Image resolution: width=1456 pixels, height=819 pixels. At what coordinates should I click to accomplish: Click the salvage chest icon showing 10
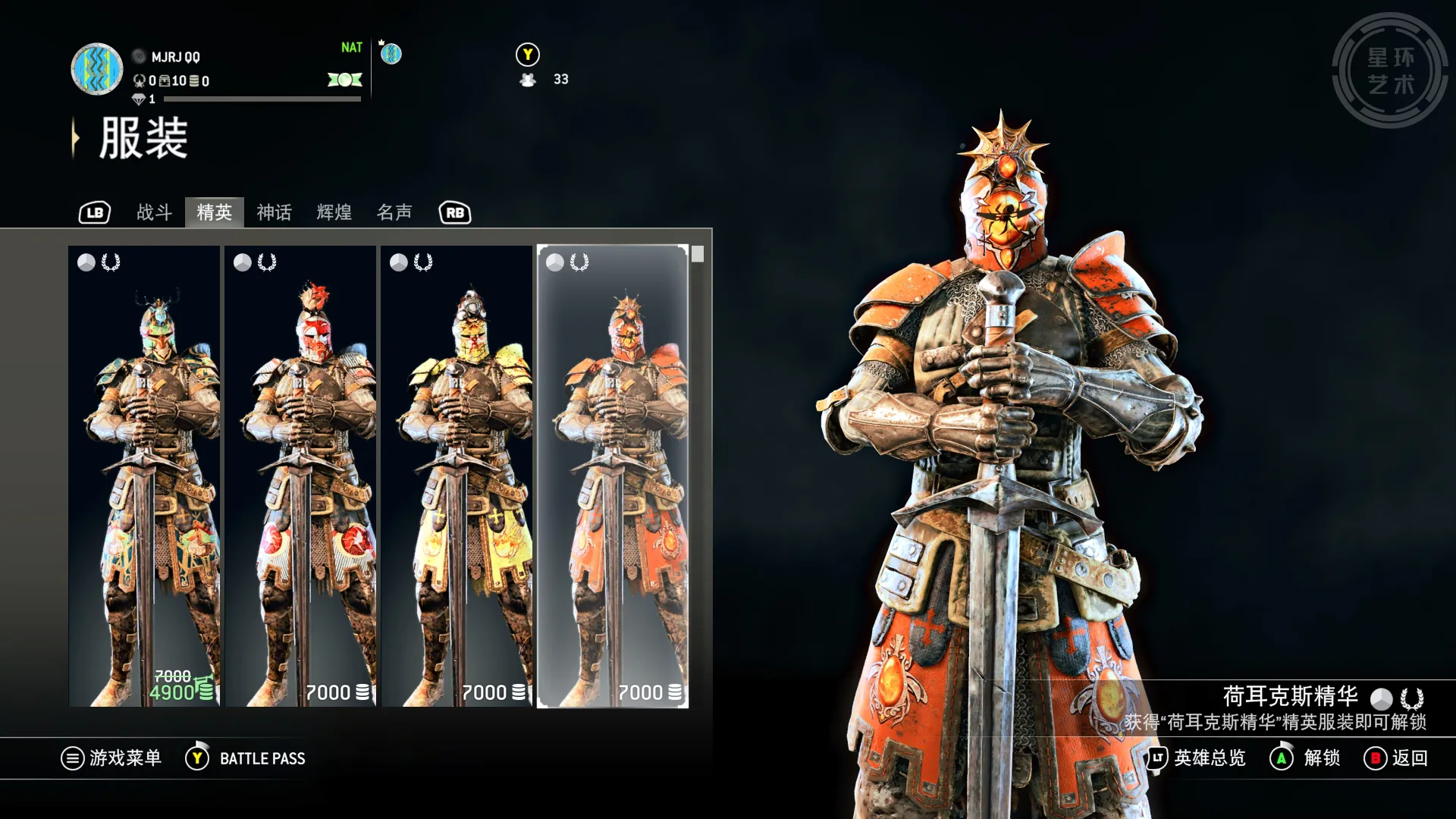coord(164,81)
